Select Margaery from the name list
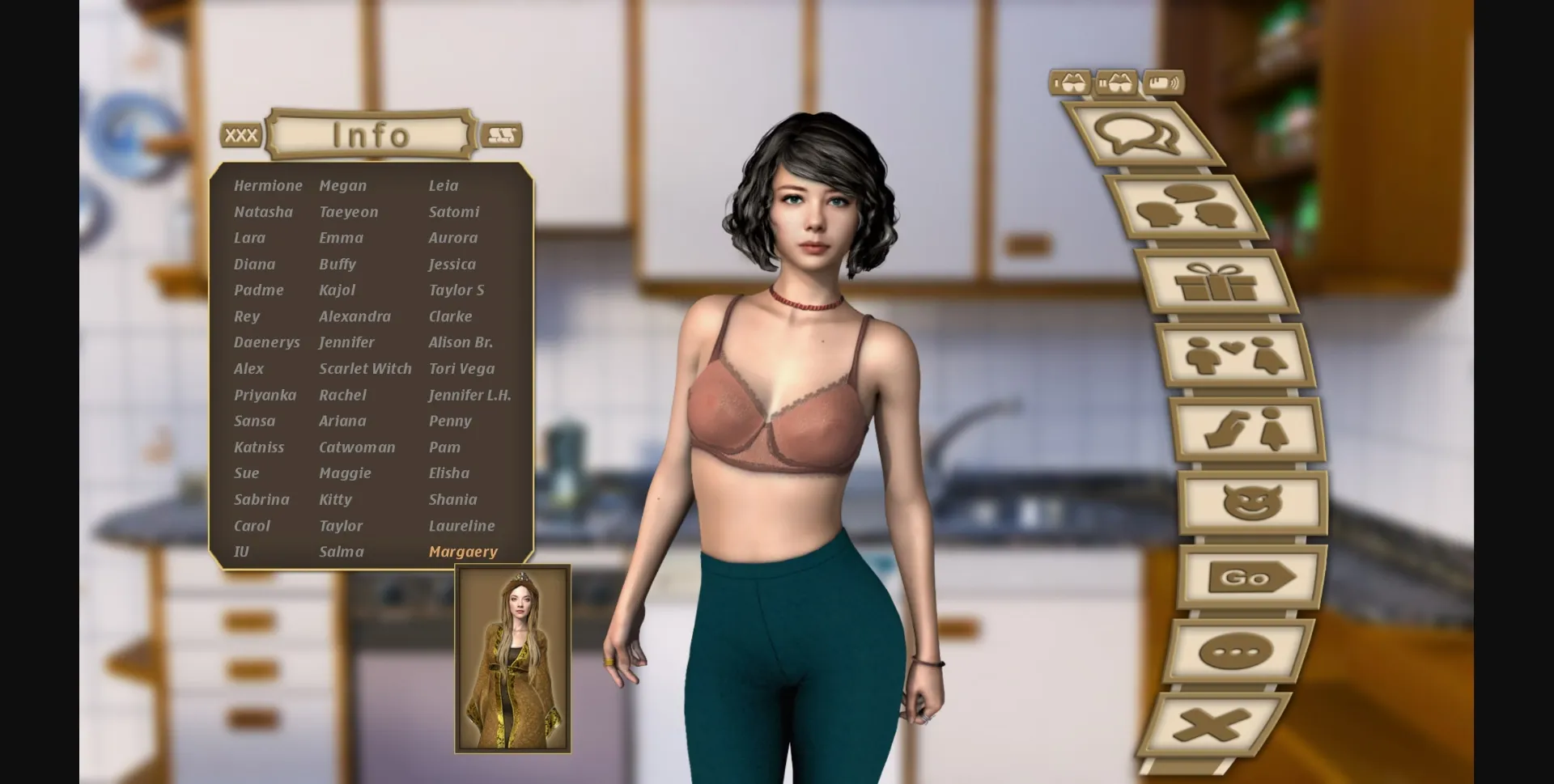The height and width of the screenshot is (784, 1554). click(x=463, y=551)
